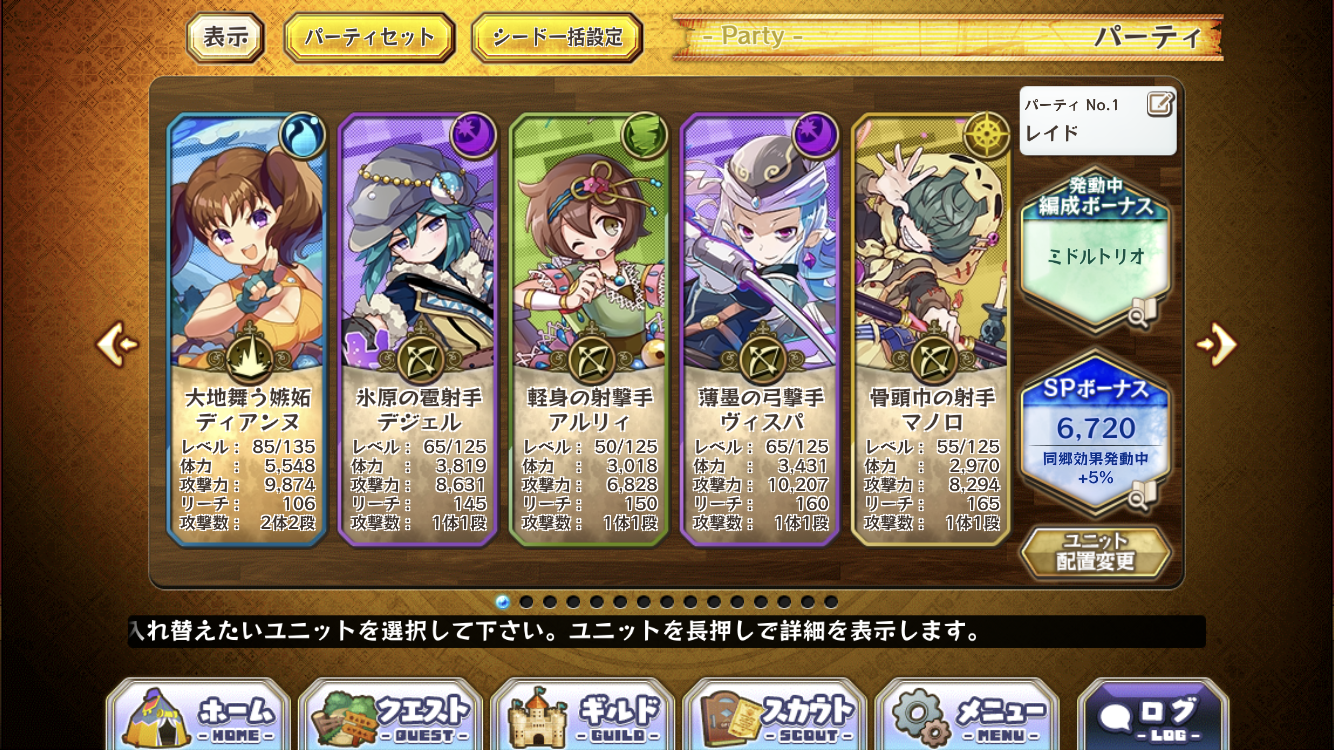
Task: View the ミドルトリオ formation bonus details
Action: point(1096,257)
